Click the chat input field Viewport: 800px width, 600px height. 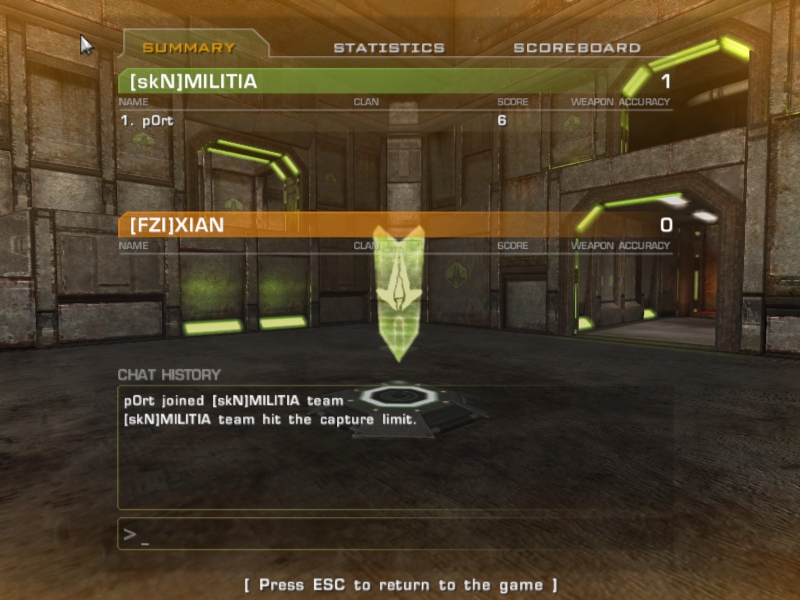coord(395,534)
